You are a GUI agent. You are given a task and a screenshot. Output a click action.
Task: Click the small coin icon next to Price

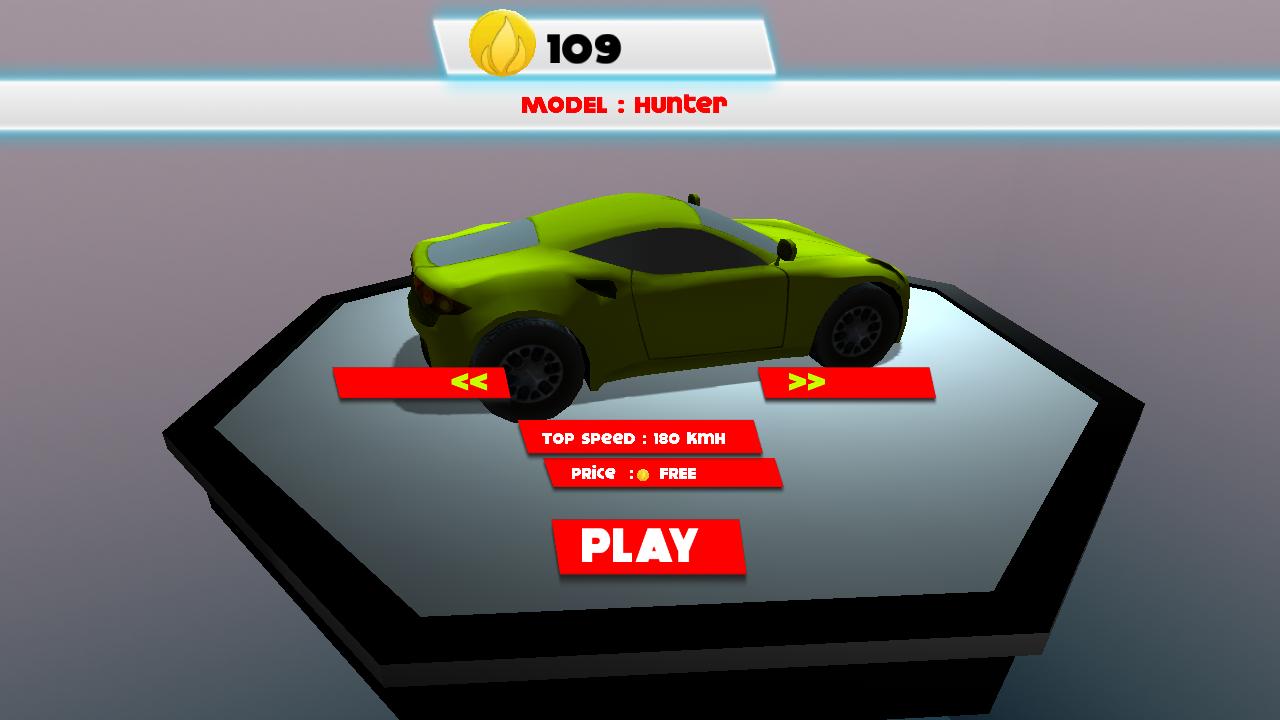point(642,475)
